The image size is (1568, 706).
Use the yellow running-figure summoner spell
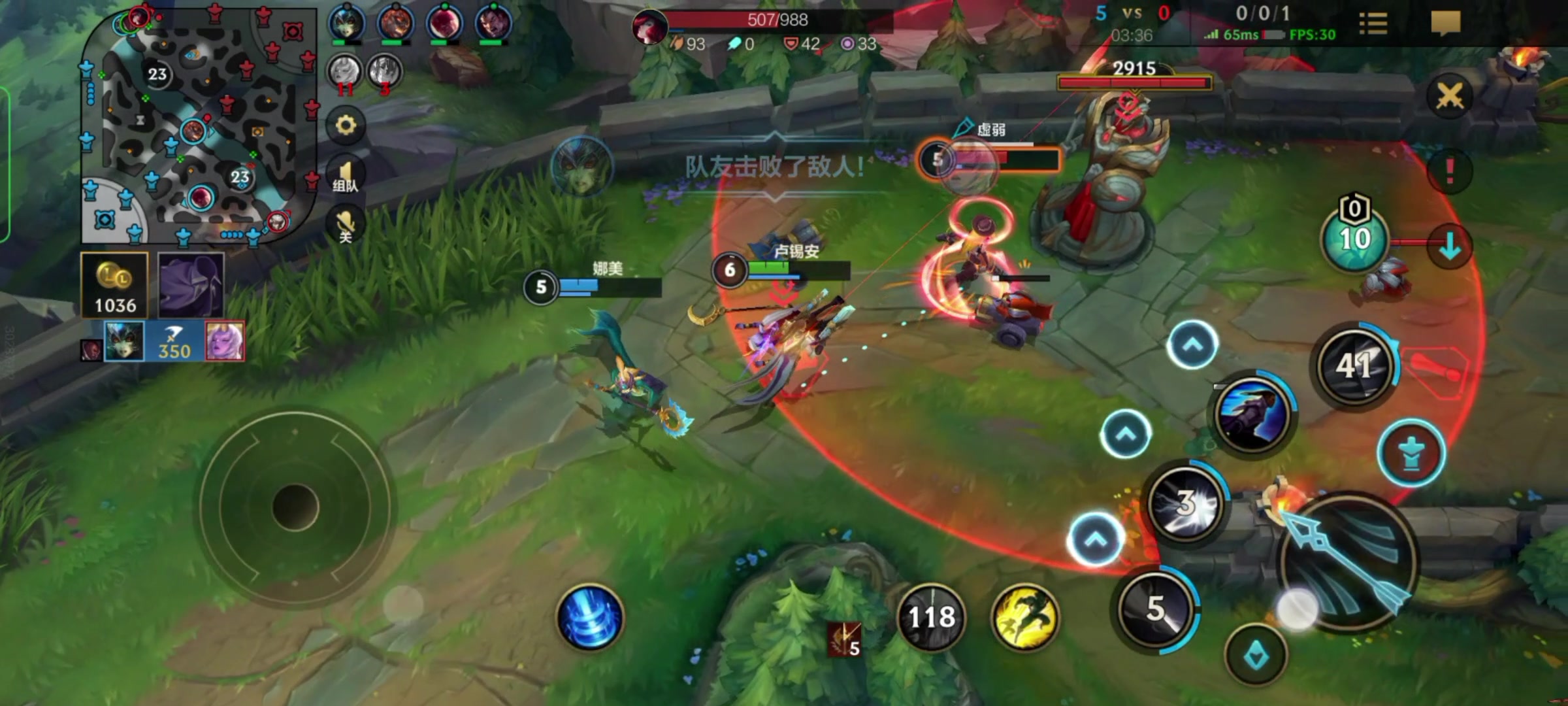tap(1025, 617)
